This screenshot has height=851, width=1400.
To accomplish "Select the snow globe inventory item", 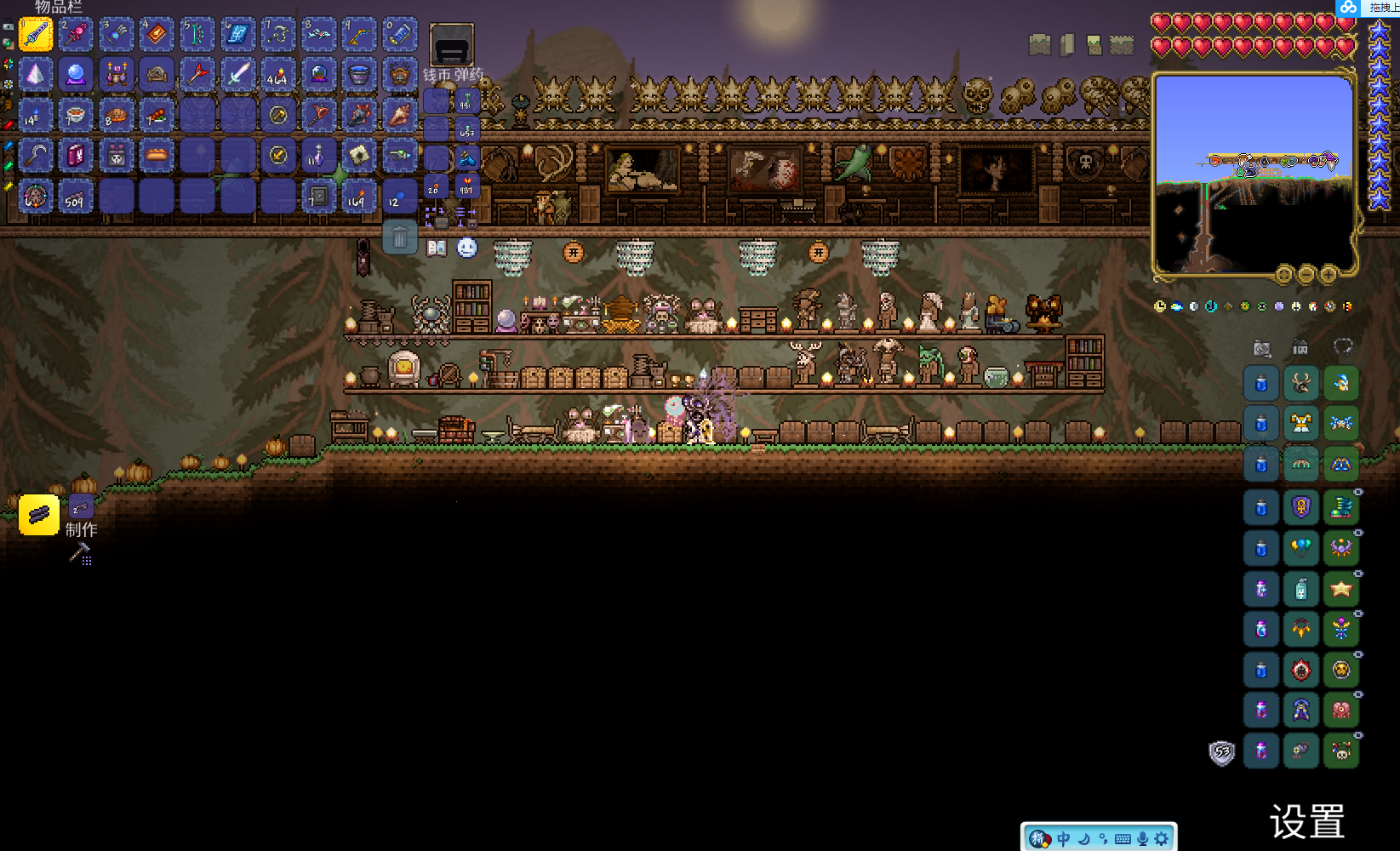I will [x=318, y=75].
